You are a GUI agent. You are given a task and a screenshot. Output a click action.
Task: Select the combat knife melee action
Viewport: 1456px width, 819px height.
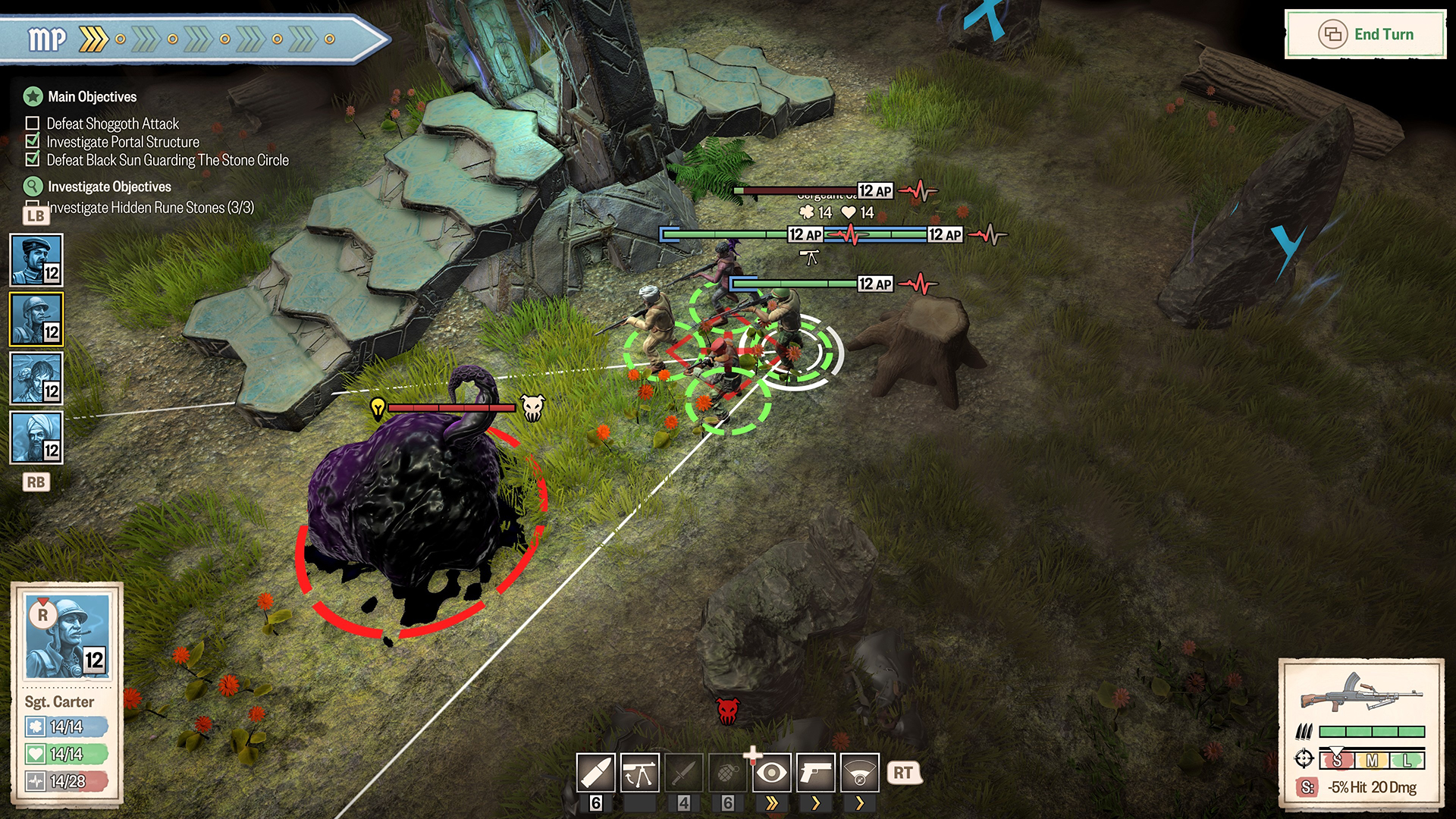(683, 773)
